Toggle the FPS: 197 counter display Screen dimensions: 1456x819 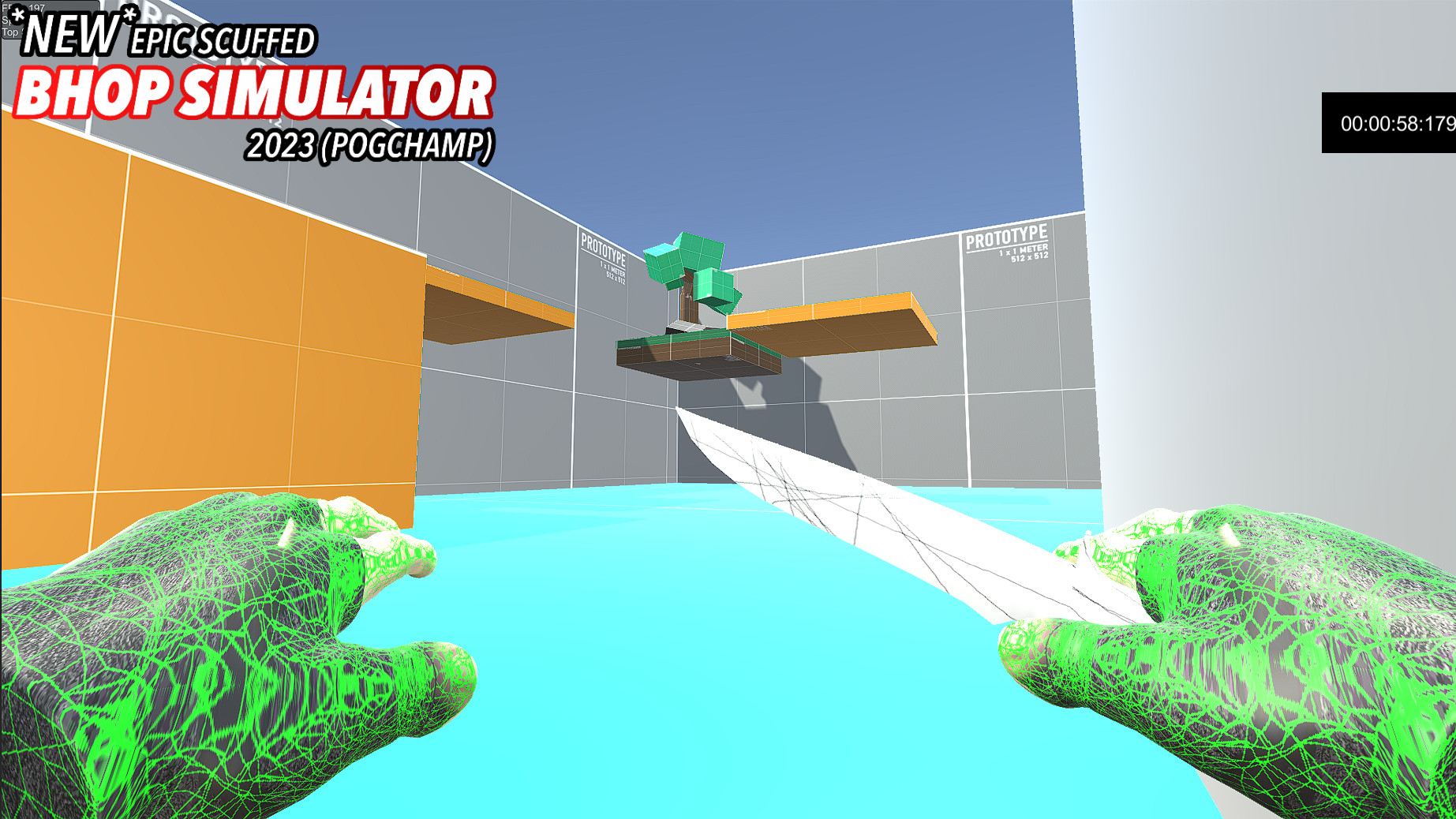point(22,8)
